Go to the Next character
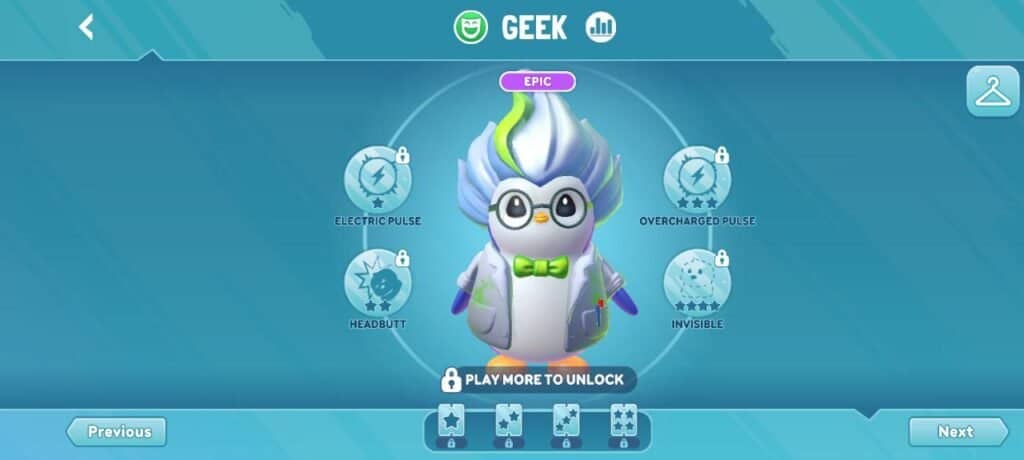Viewport: 1024px width, 460px height. coord(957,432)
